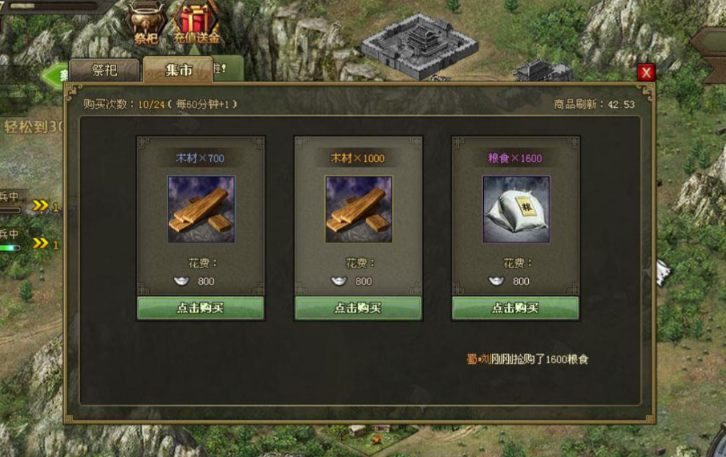Switch to the 祭祀 tab

tap(104, 70)
